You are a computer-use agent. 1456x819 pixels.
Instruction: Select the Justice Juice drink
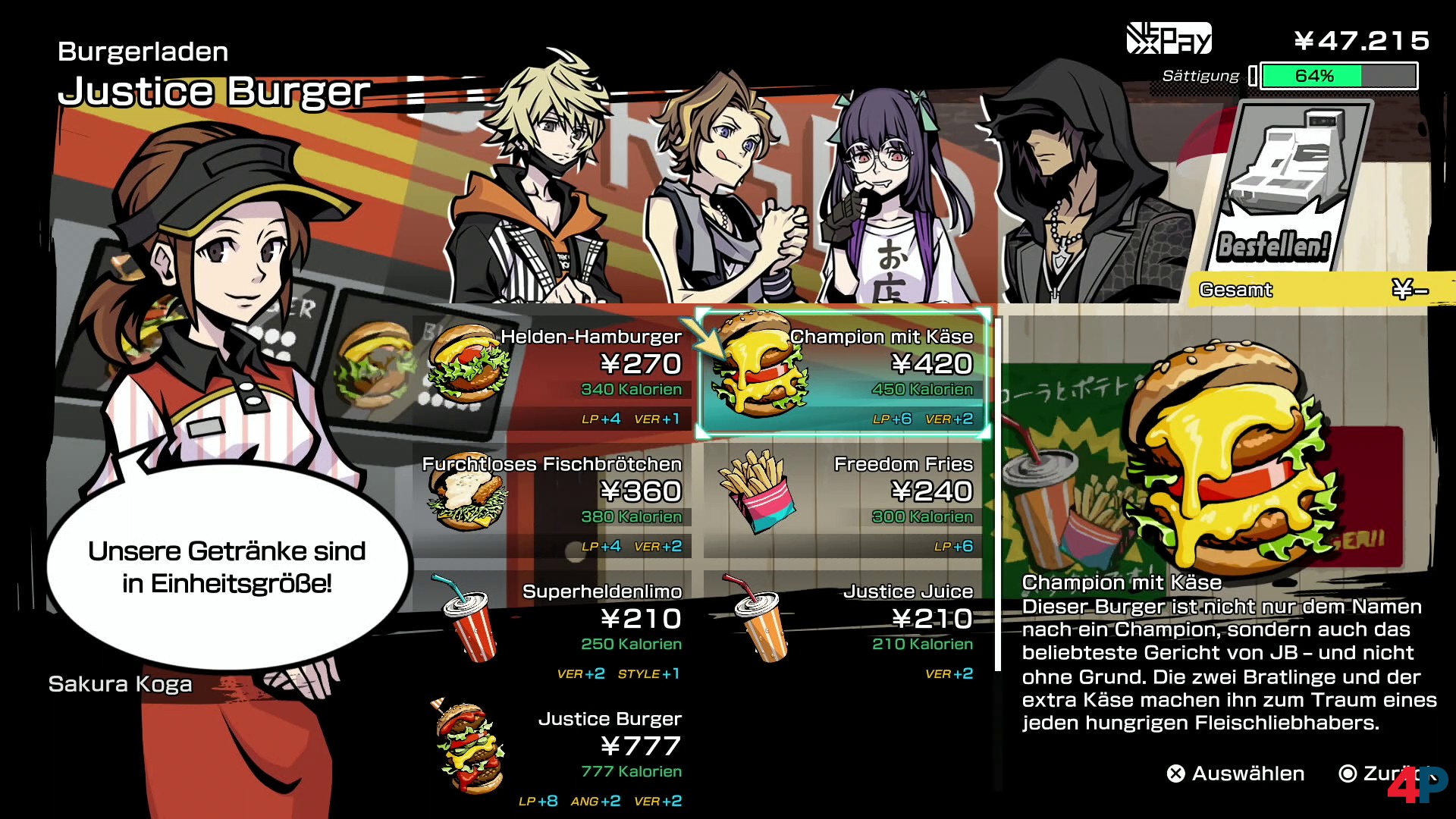[843, 629]
